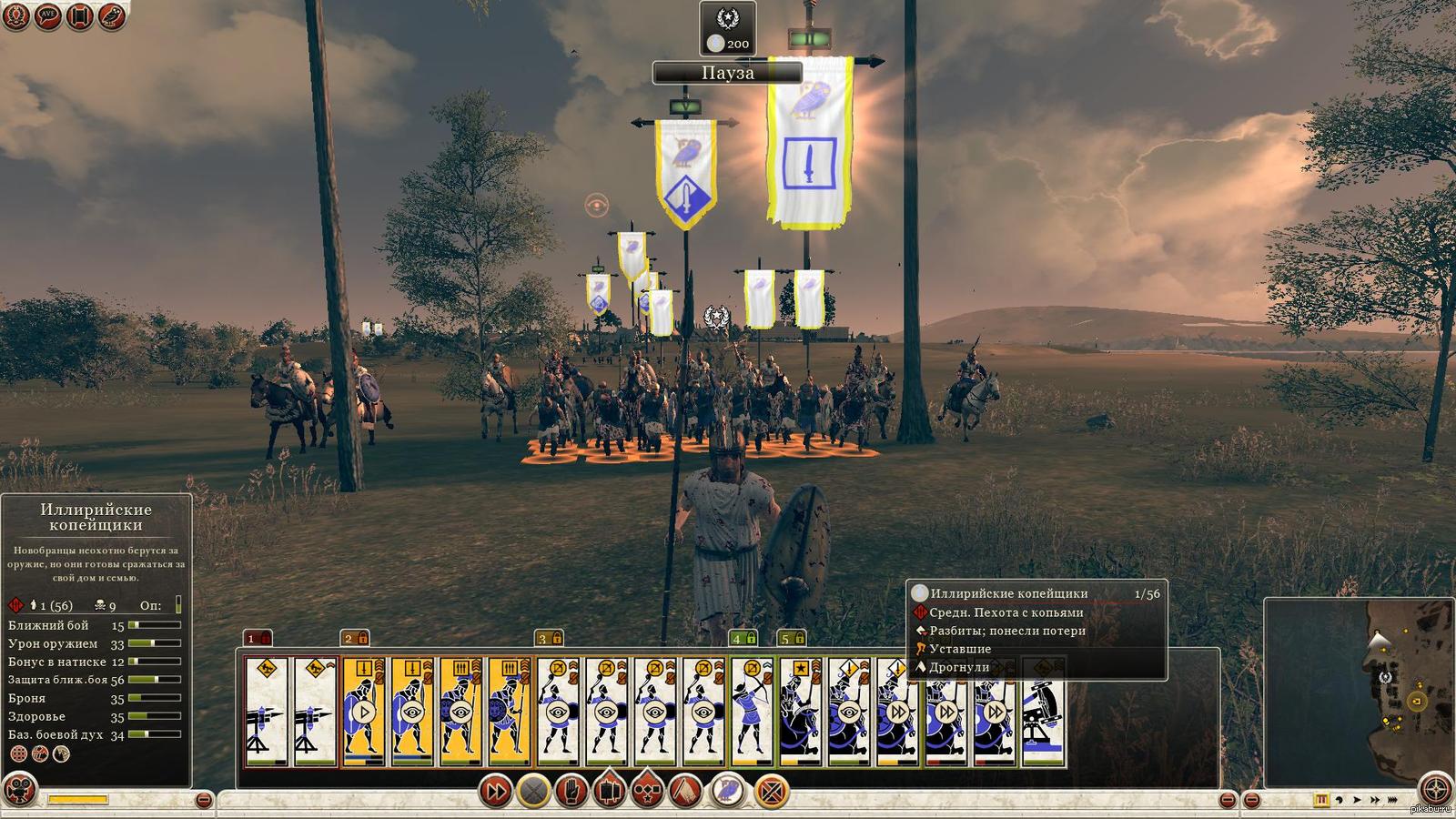This screenshot has width=1456, height=819.
Task: Click the compass button beside minimap
Action: pyautogui.click(x=1437, y=789)
